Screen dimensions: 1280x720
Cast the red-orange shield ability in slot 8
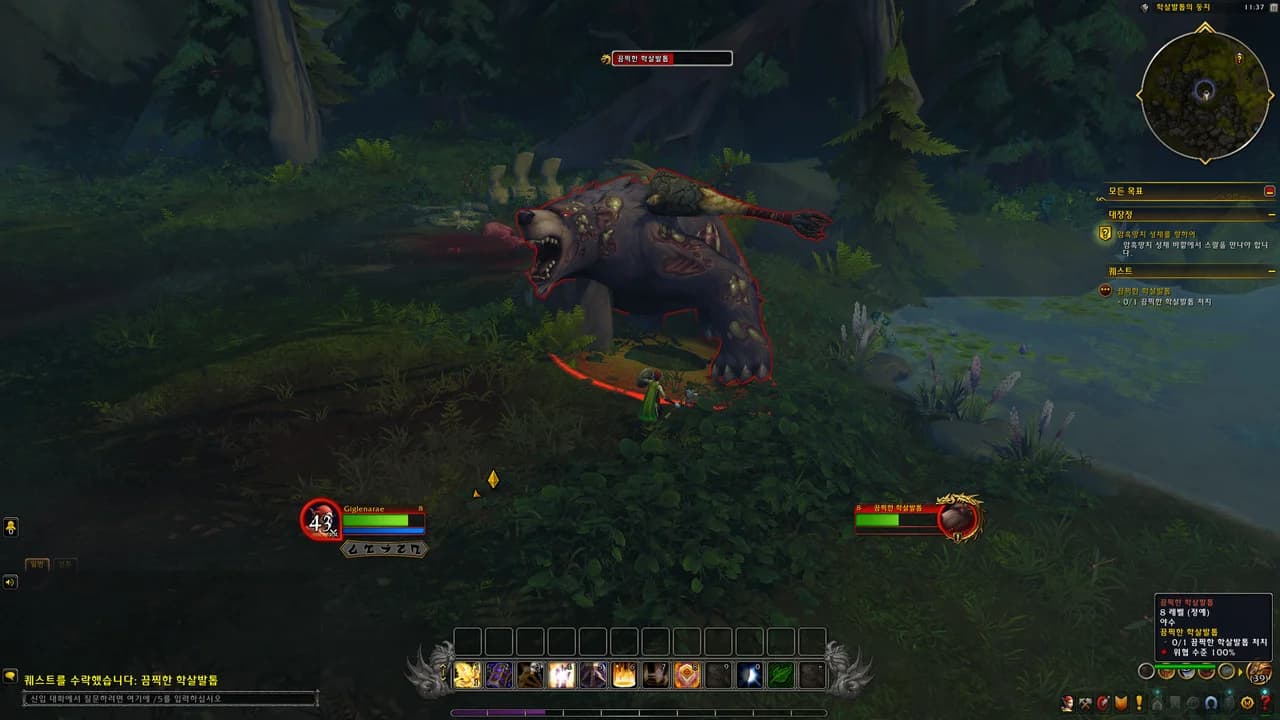coord(687,676)
